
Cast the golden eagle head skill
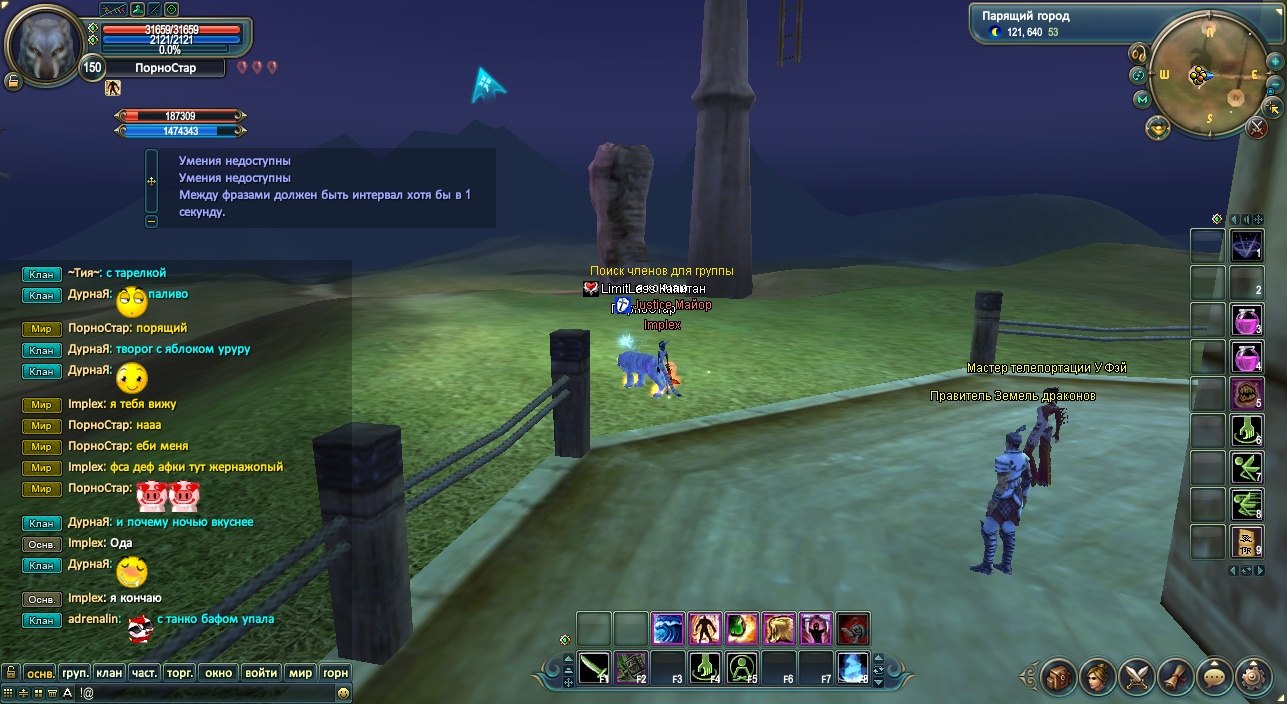(x=779, y=629)
